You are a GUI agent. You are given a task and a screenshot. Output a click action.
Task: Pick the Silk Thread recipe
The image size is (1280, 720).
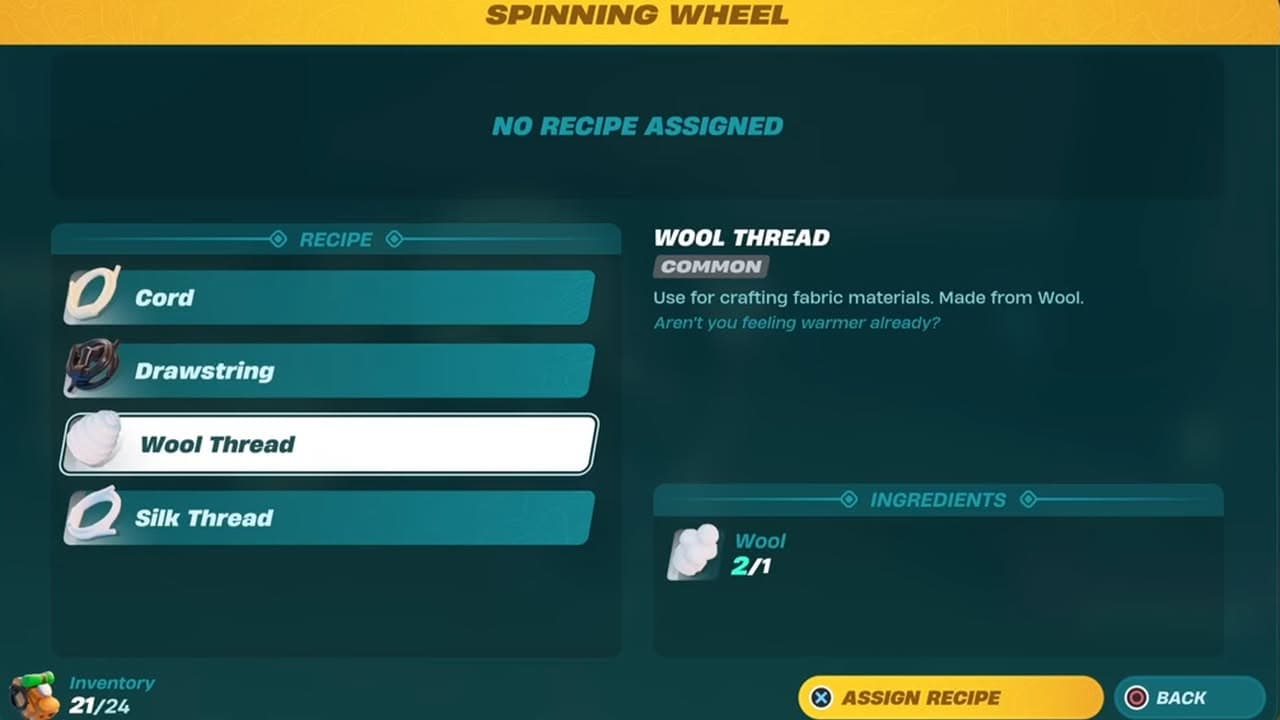(330, 518)
